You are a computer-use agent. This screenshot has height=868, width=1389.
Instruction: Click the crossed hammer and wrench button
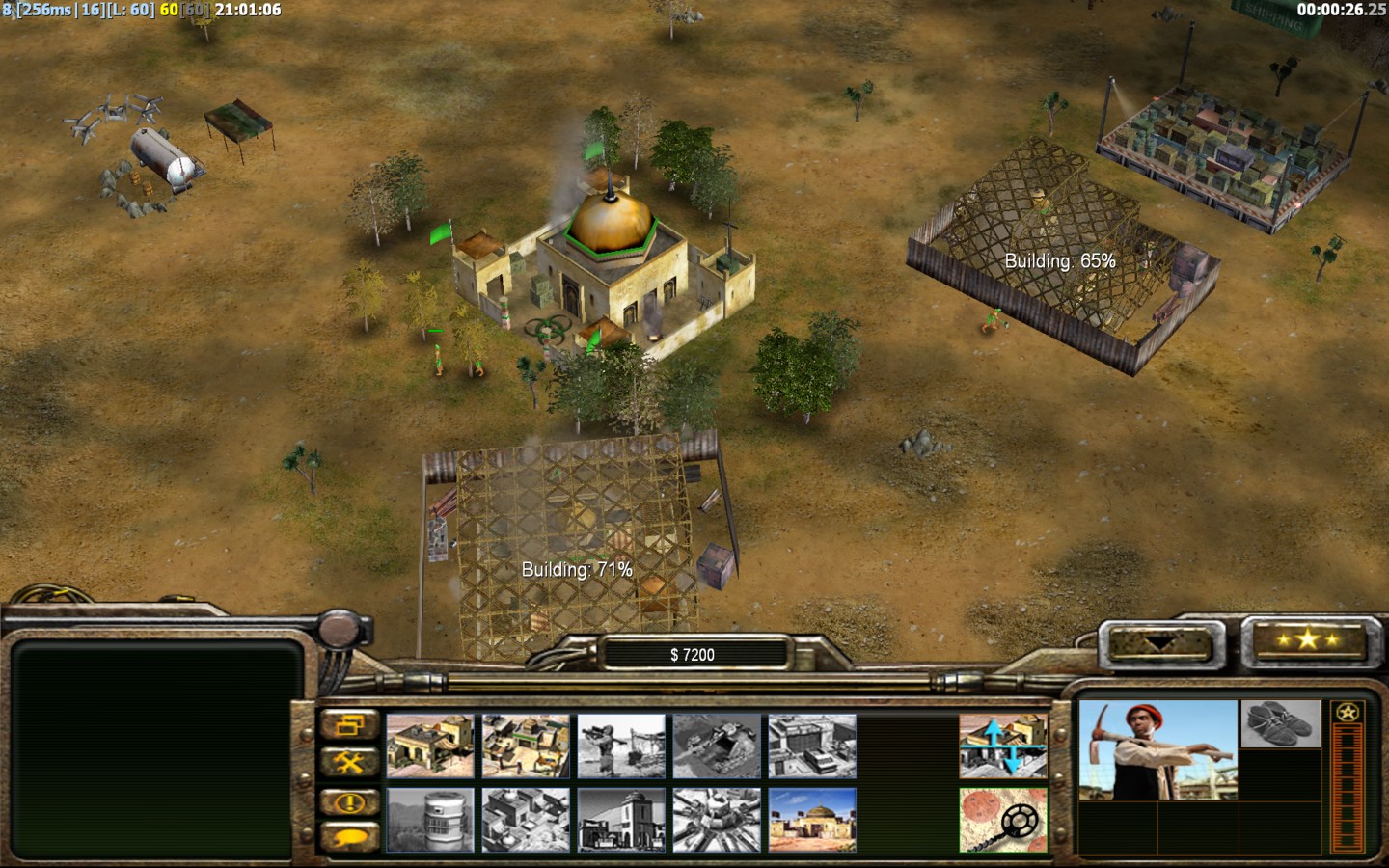pyautogui.click(x=349, y=763)
